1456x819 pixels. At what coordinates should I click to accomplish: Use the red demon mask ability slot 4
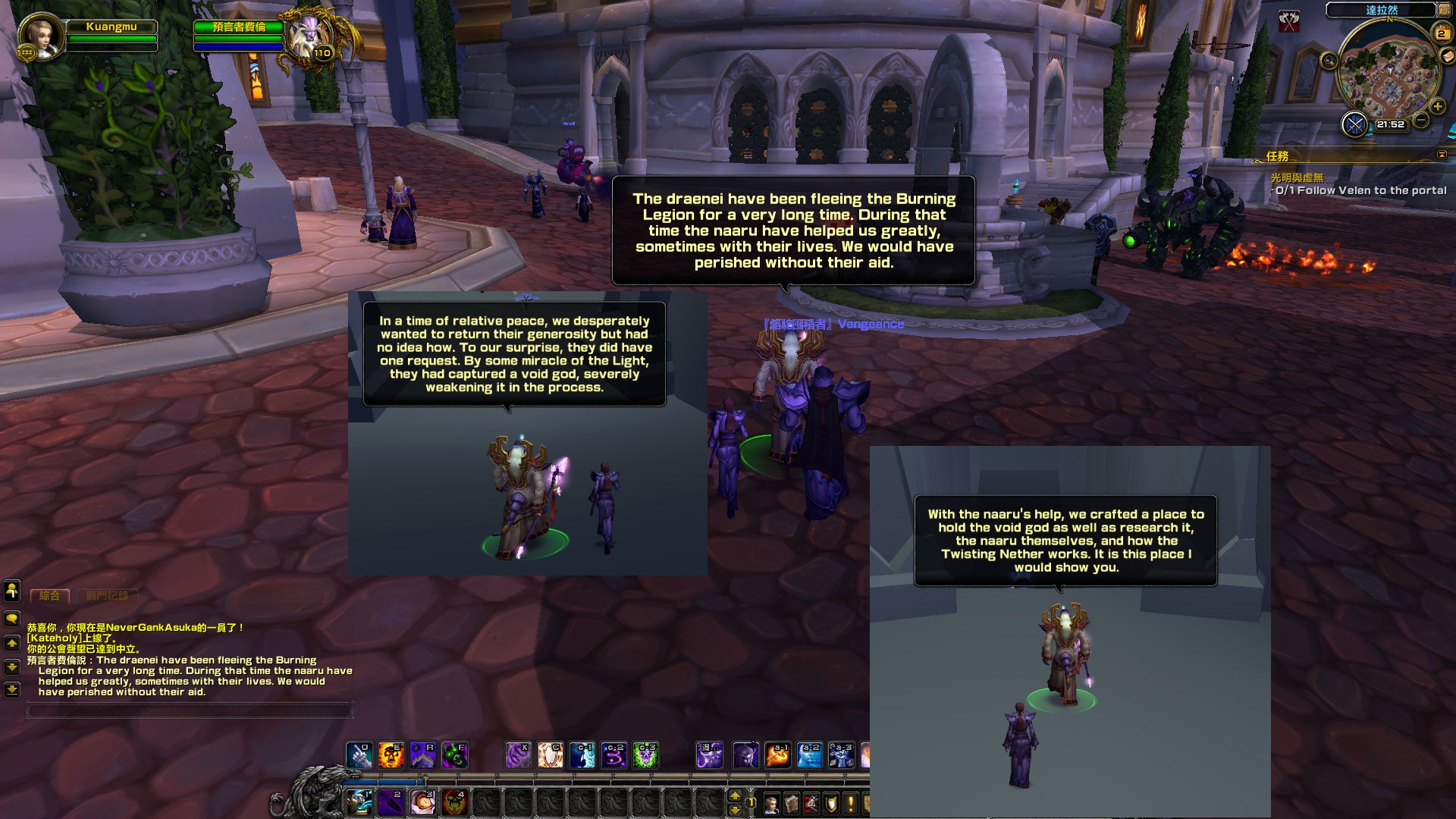tap(455, 802)
